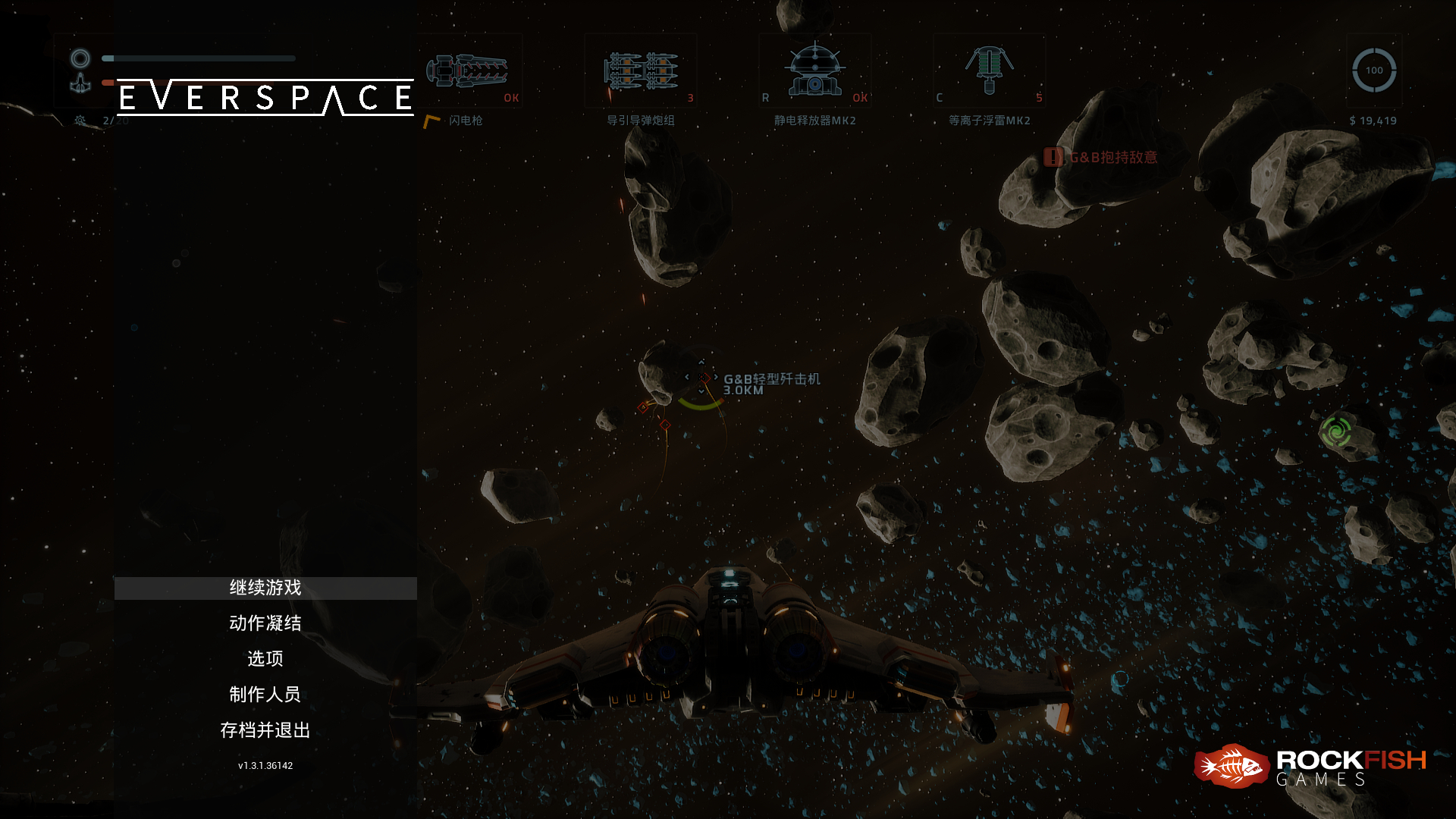Choose the 动作凝结 menu entry
The image size is (1456, 819).
click(x=265, y=623)
